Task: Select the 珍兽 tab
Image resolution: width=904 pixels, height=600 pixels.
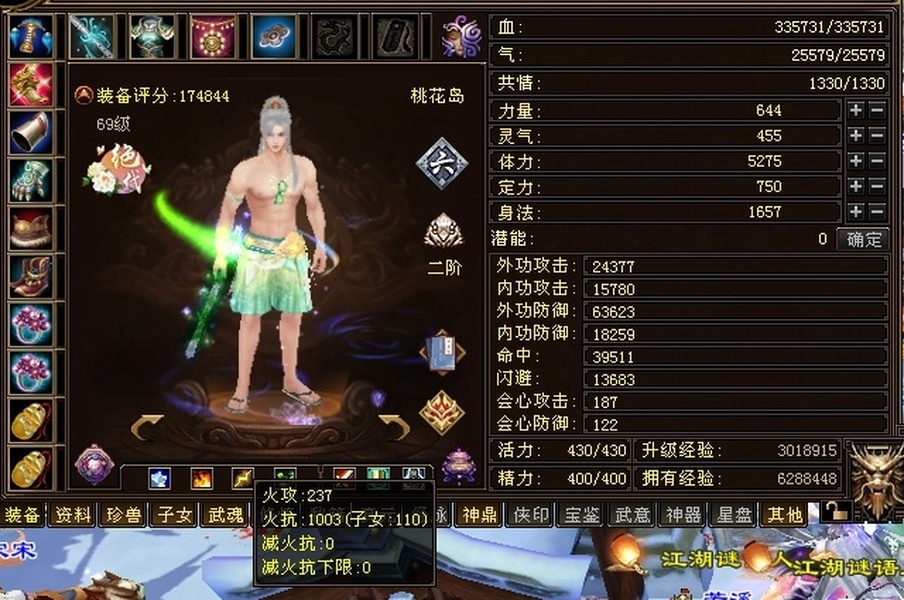Action: click(125, 515)
